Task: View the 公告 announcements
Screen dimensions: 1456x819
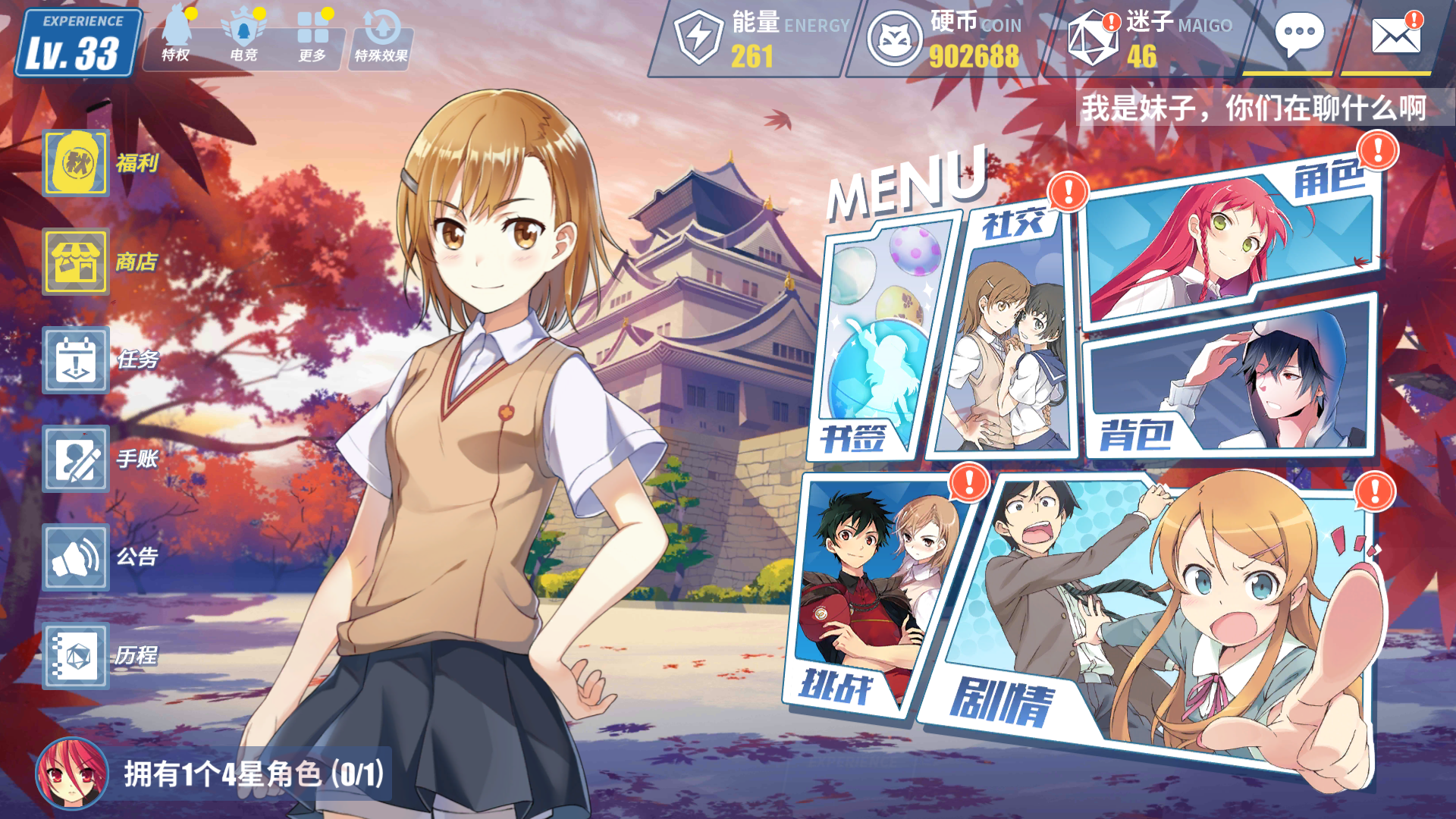Action: pyautogui.click(x=77, y=557)
